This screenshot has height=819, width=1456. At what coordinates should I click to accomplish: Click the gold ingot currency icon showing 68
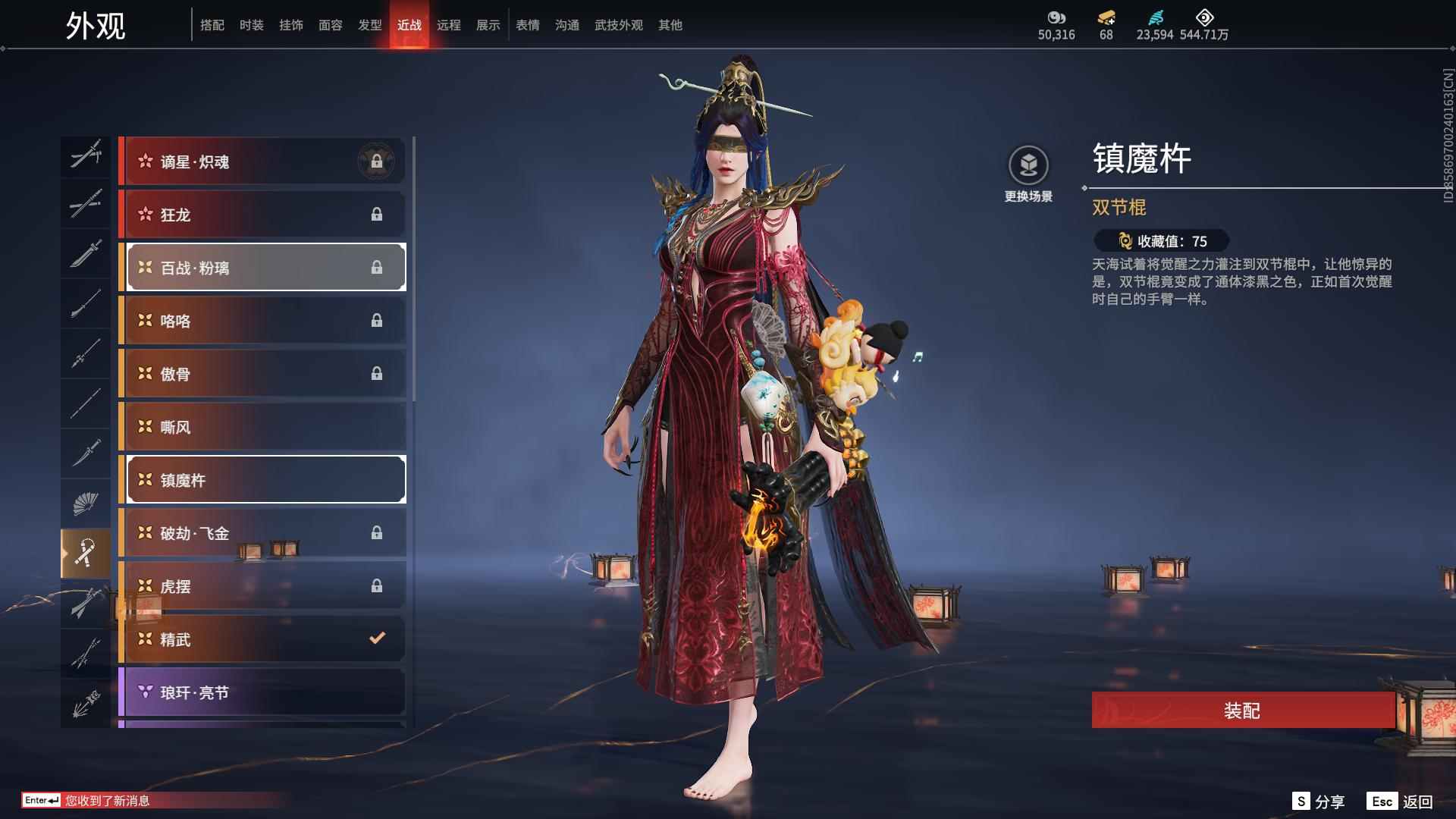coord(1106,19)
